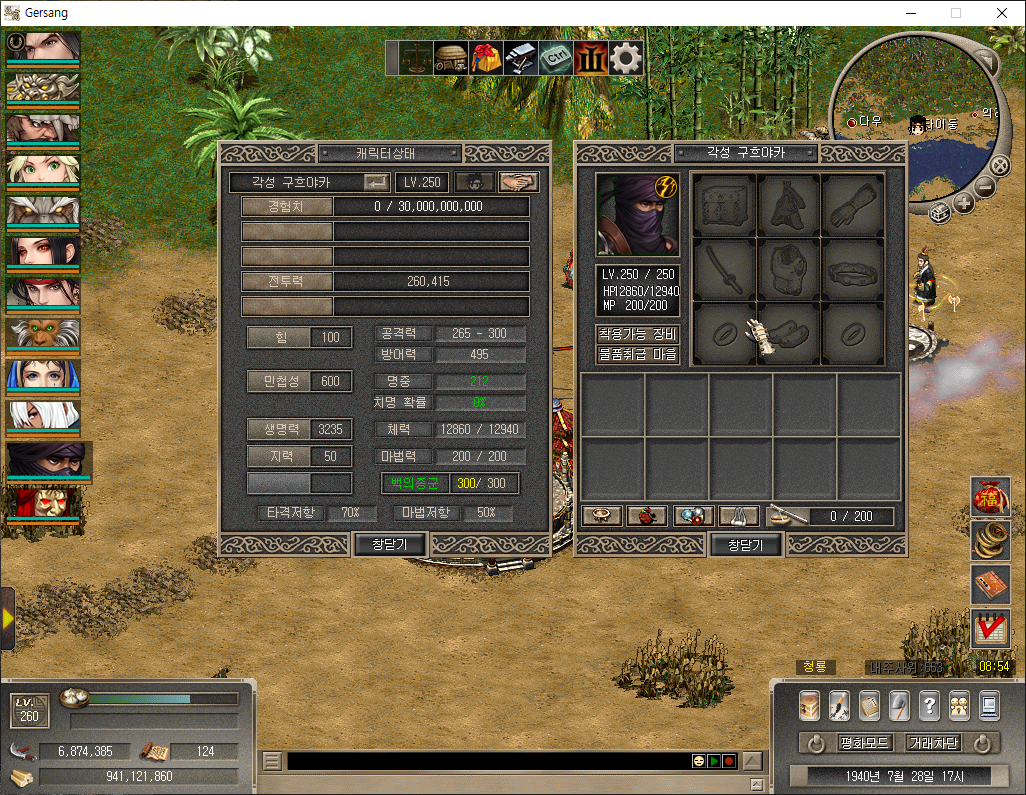The image size is (1026, 795).
Task: Click the handshake icon in character status
Action: (x=519, y=182)
